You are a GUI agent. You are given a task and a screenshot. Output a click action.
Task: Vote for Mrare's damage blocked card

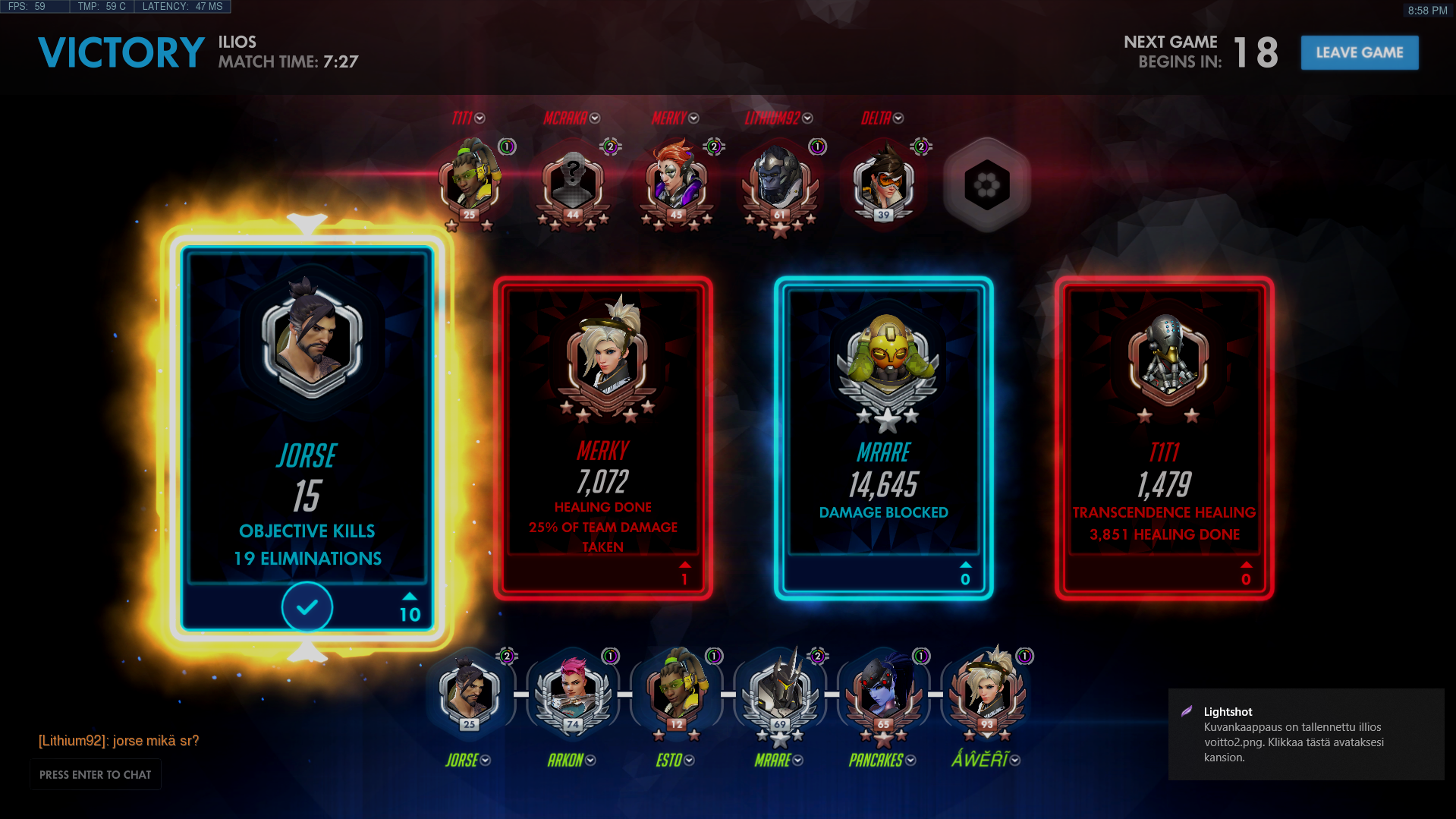(883, 438)
